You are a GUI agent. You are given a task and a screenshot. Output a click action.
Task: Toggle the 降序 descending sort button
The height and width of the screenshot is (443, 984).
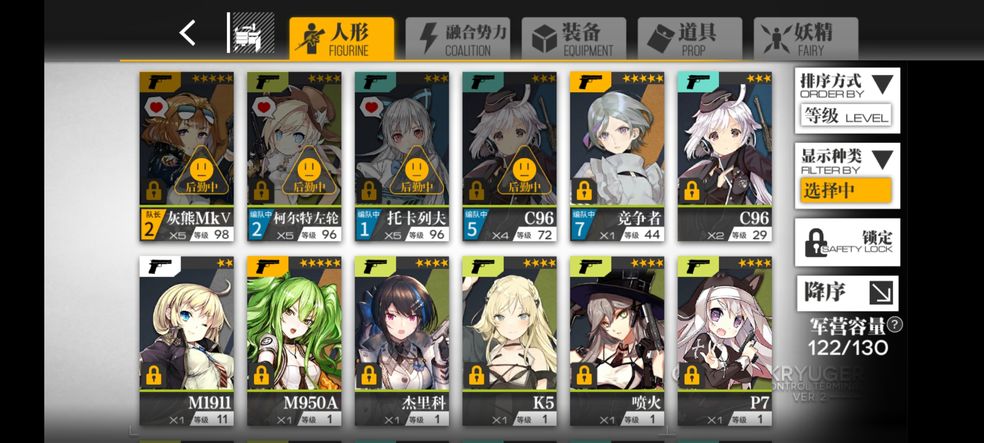coord(846,293)
